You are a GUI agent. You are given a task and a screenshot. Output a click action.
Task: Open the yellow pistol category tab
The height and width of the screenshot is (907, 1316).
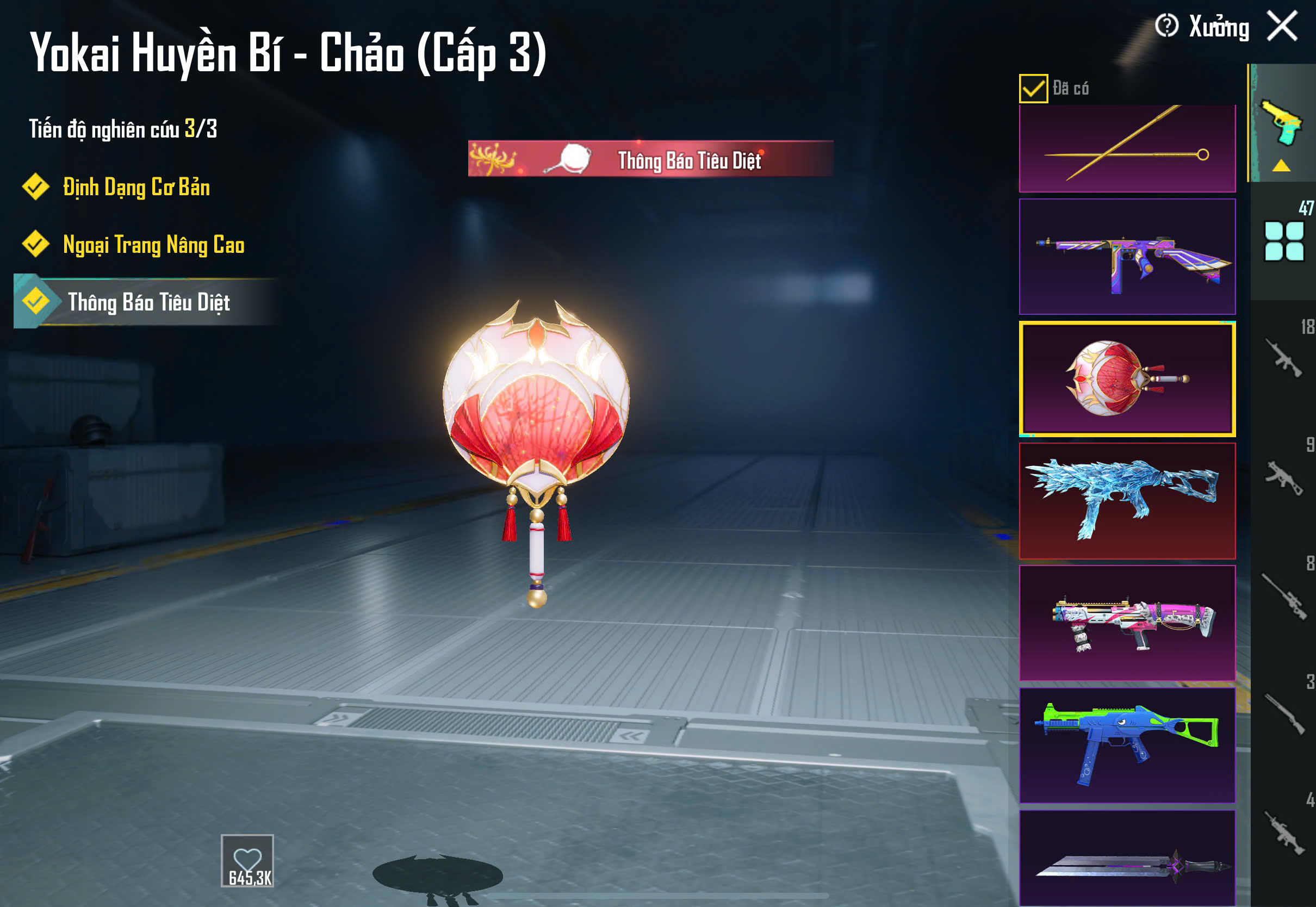(x=1282, y=123)
